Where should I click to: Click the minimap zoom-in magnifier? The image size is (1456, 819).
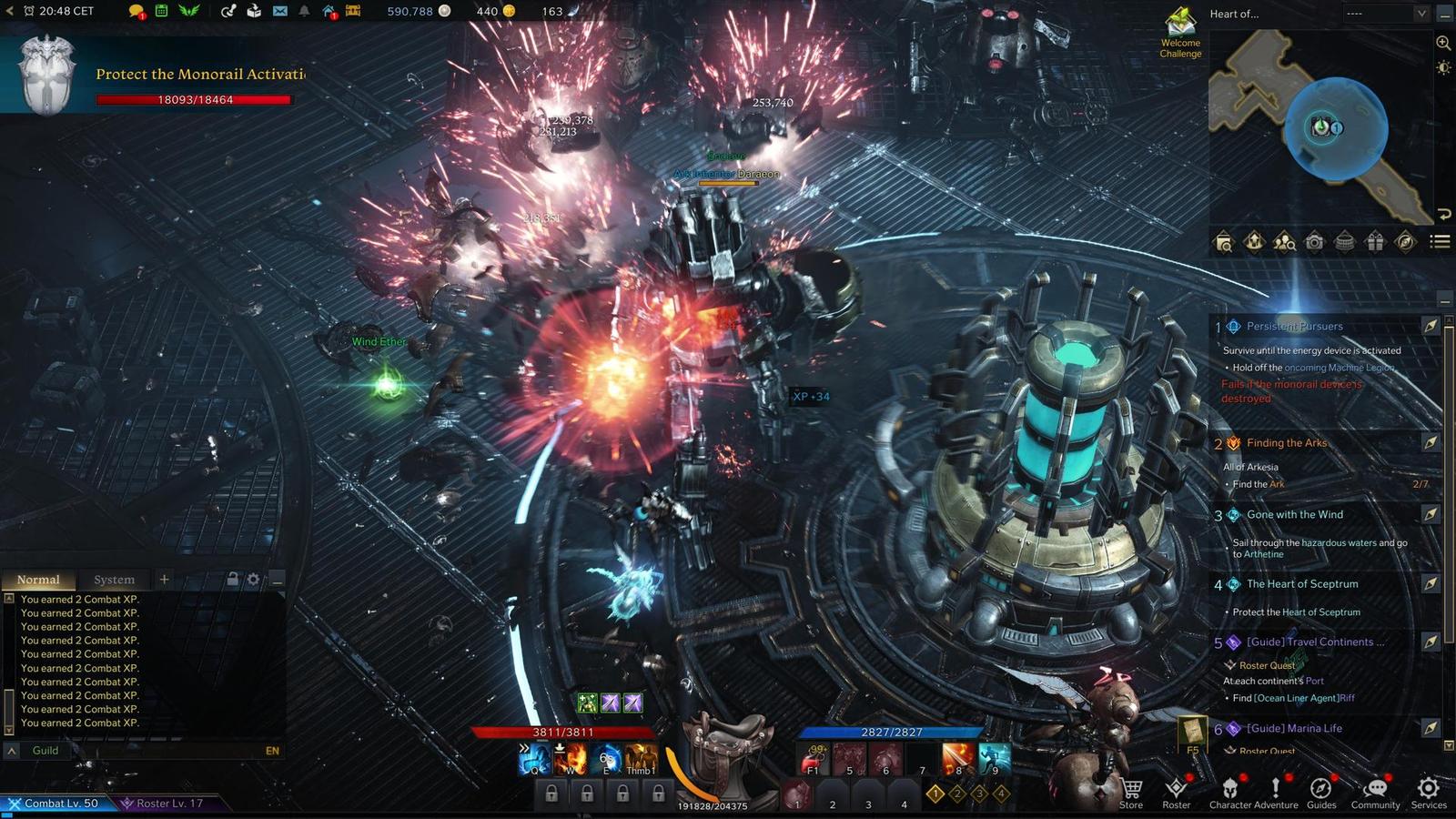click(x=1443, y=43)
